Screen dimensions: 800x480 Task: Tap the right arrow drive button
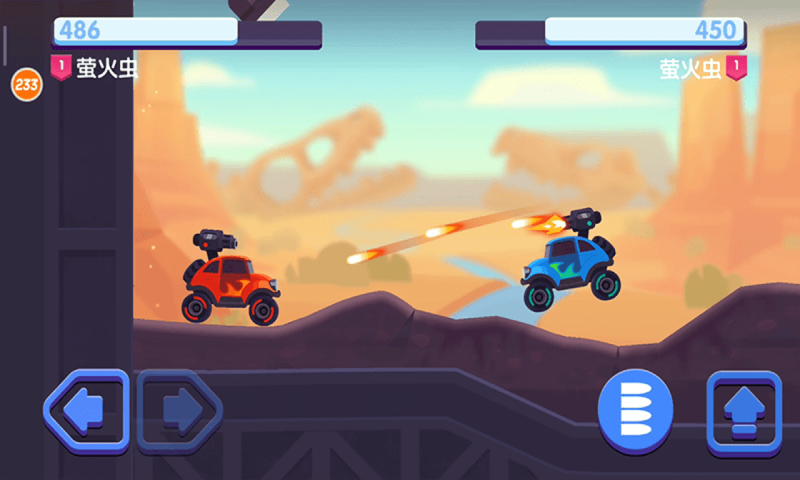pyautogui.click(x=178, y=407)
